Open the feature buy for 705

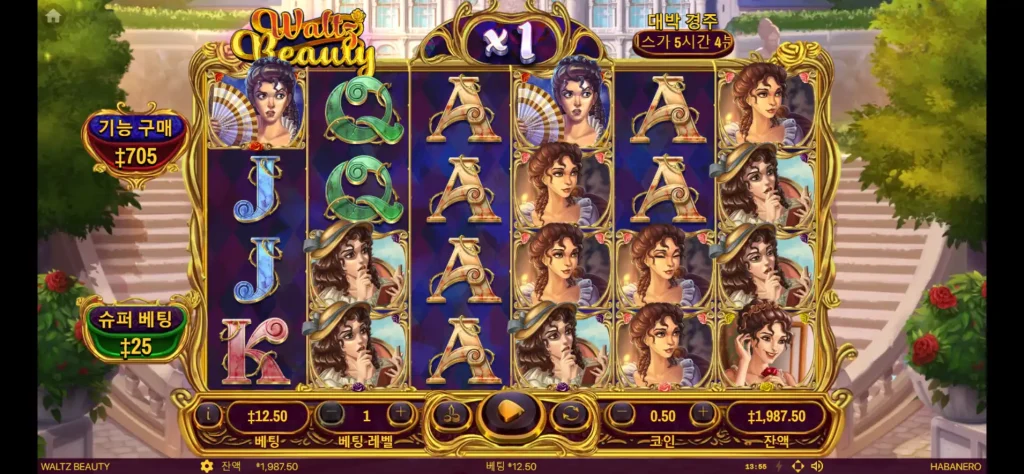point(135,144)
